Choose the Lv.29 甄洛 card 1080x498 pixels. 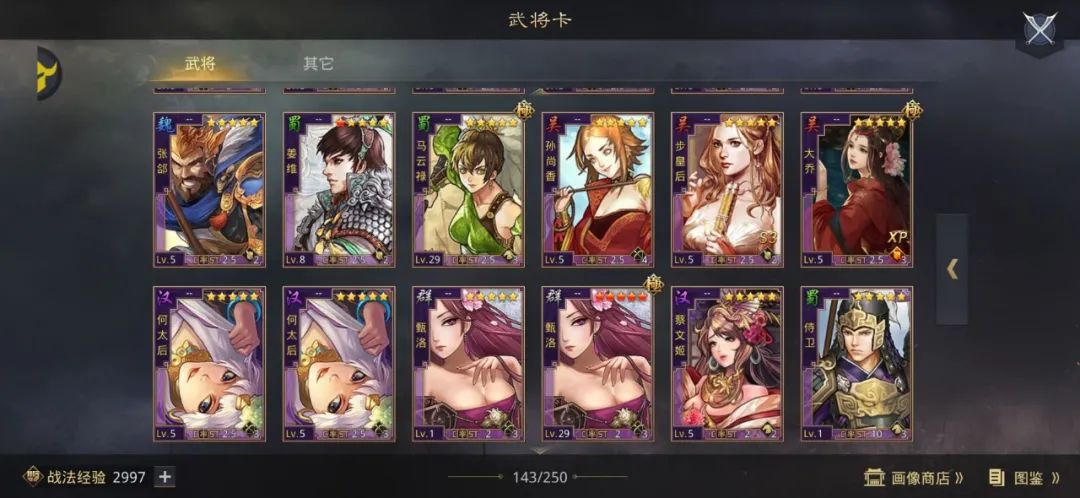click(598, 364)
